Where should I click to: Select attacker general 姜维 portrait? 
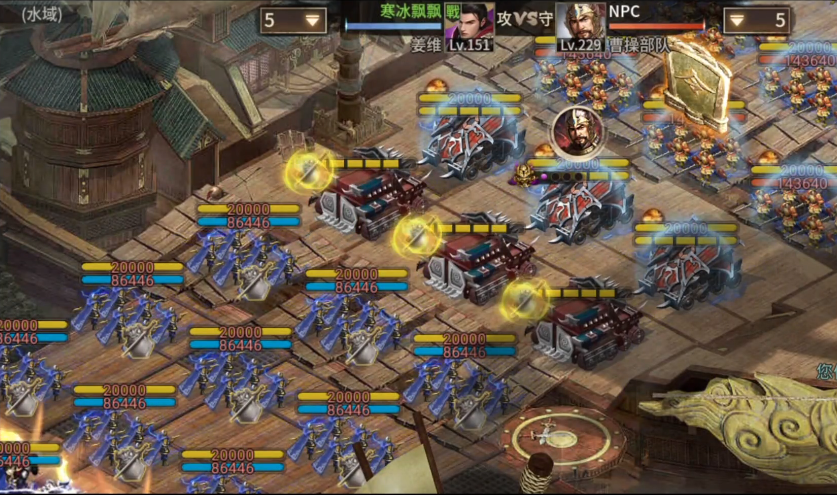coord(469,22)
